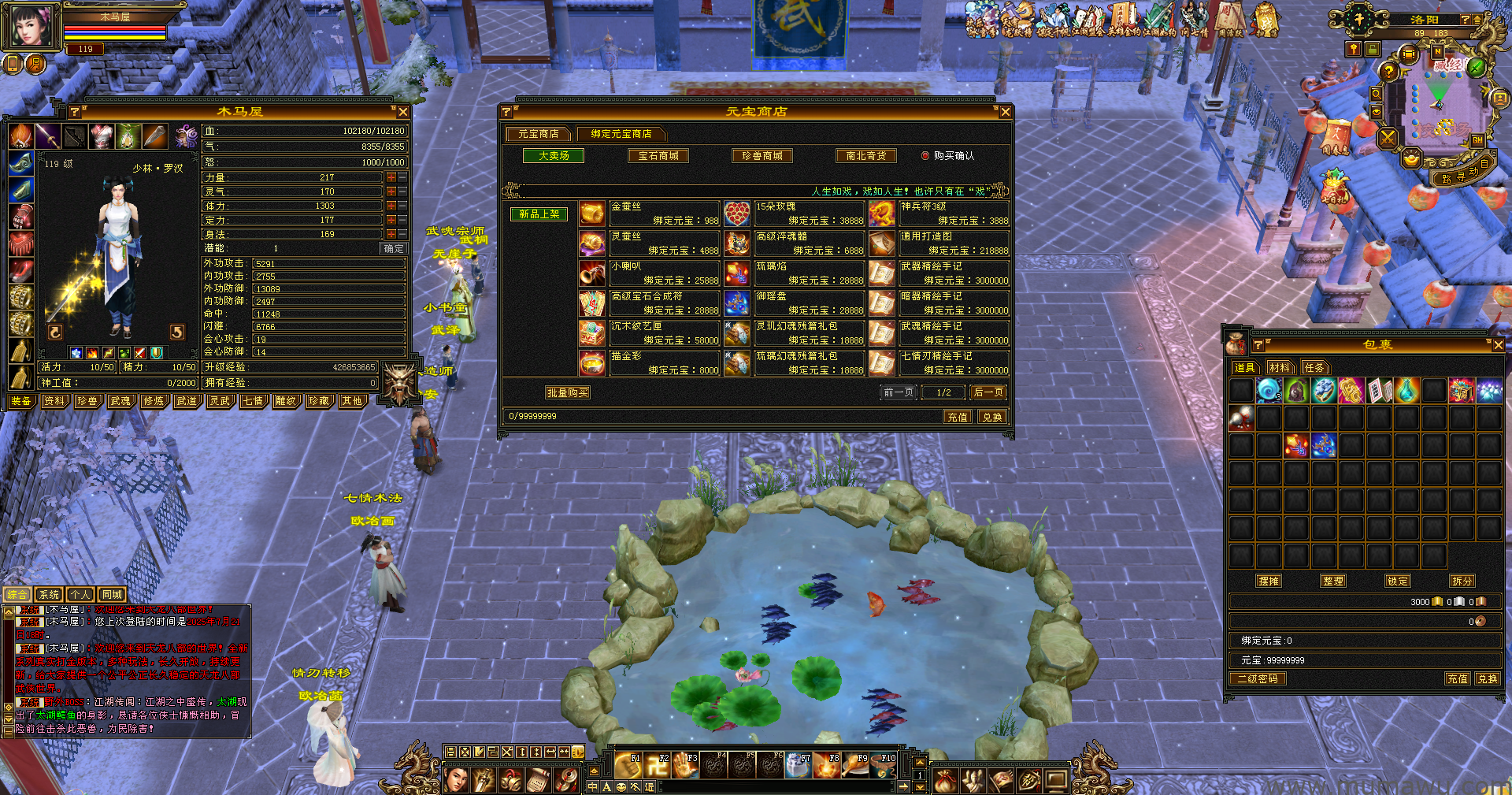Open the 宝石商城 shop category
1512x795 pixels.
point(658,156)
